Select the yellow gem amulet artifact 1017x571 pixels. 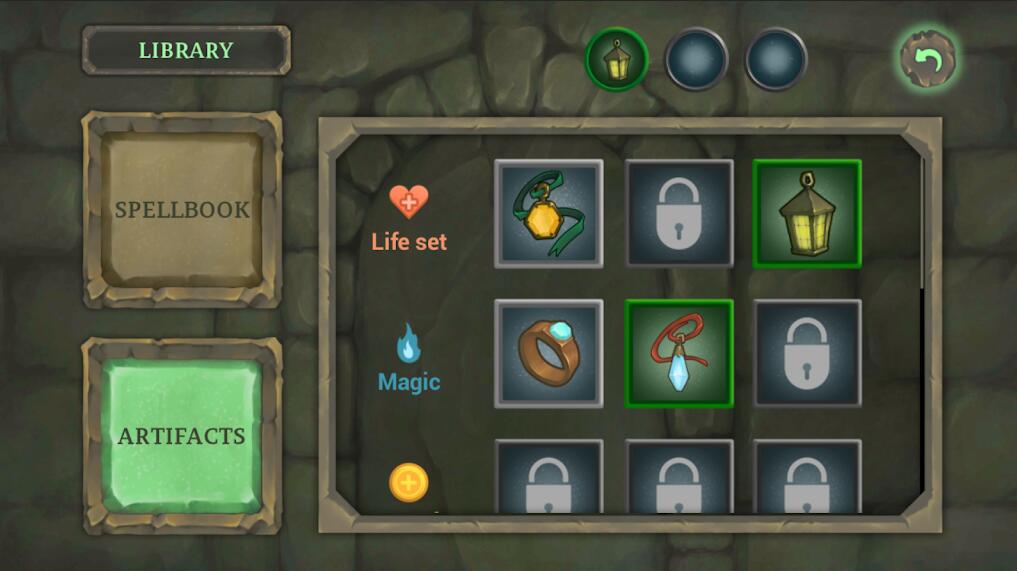click(x=549, y=214)
